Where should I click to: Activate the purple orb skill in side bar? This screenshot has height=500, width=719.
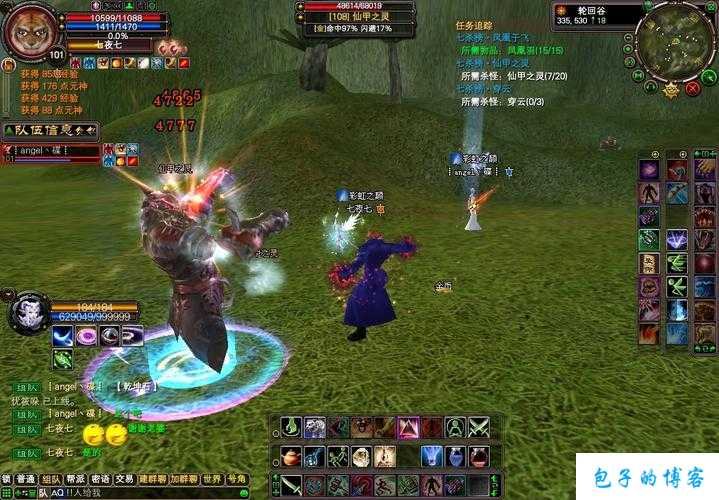point(649,169)
